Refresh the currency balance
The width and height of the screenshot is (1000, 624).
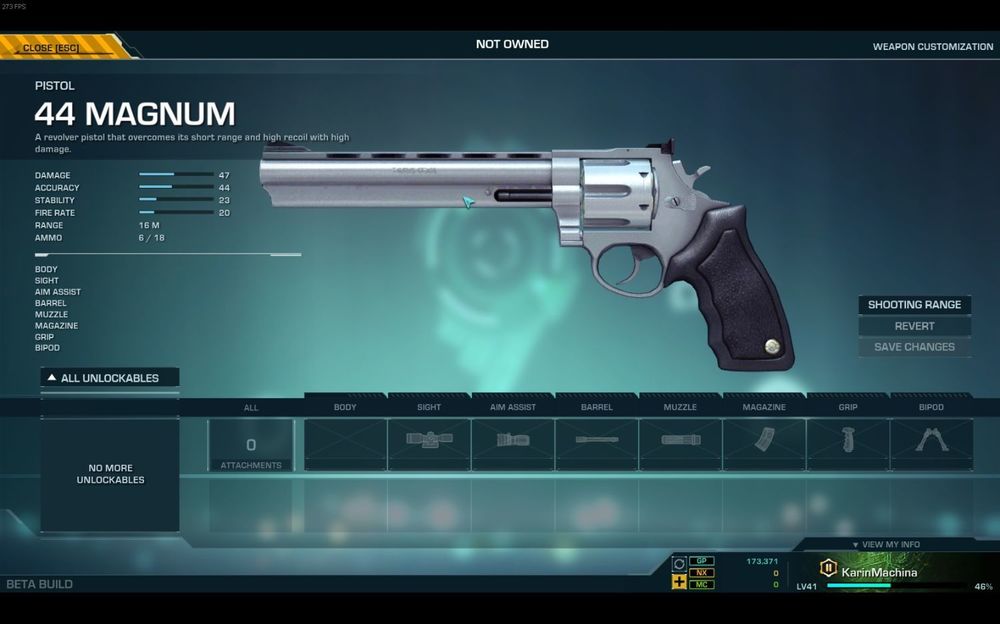pyautogui.click(x=679, y=564)
